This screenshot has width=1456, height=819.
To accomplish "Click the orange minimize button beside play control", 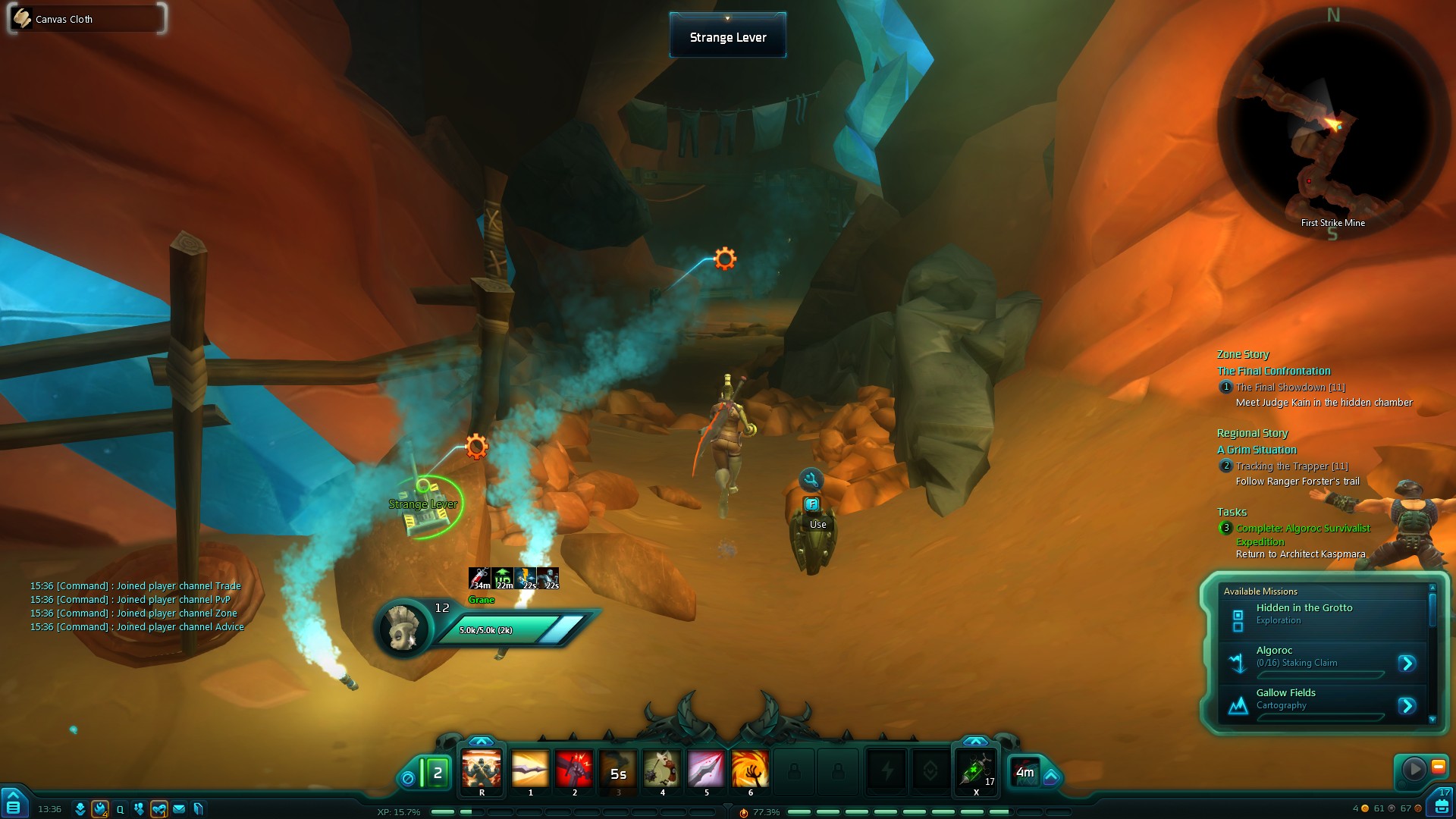I will click(1438, 767).
